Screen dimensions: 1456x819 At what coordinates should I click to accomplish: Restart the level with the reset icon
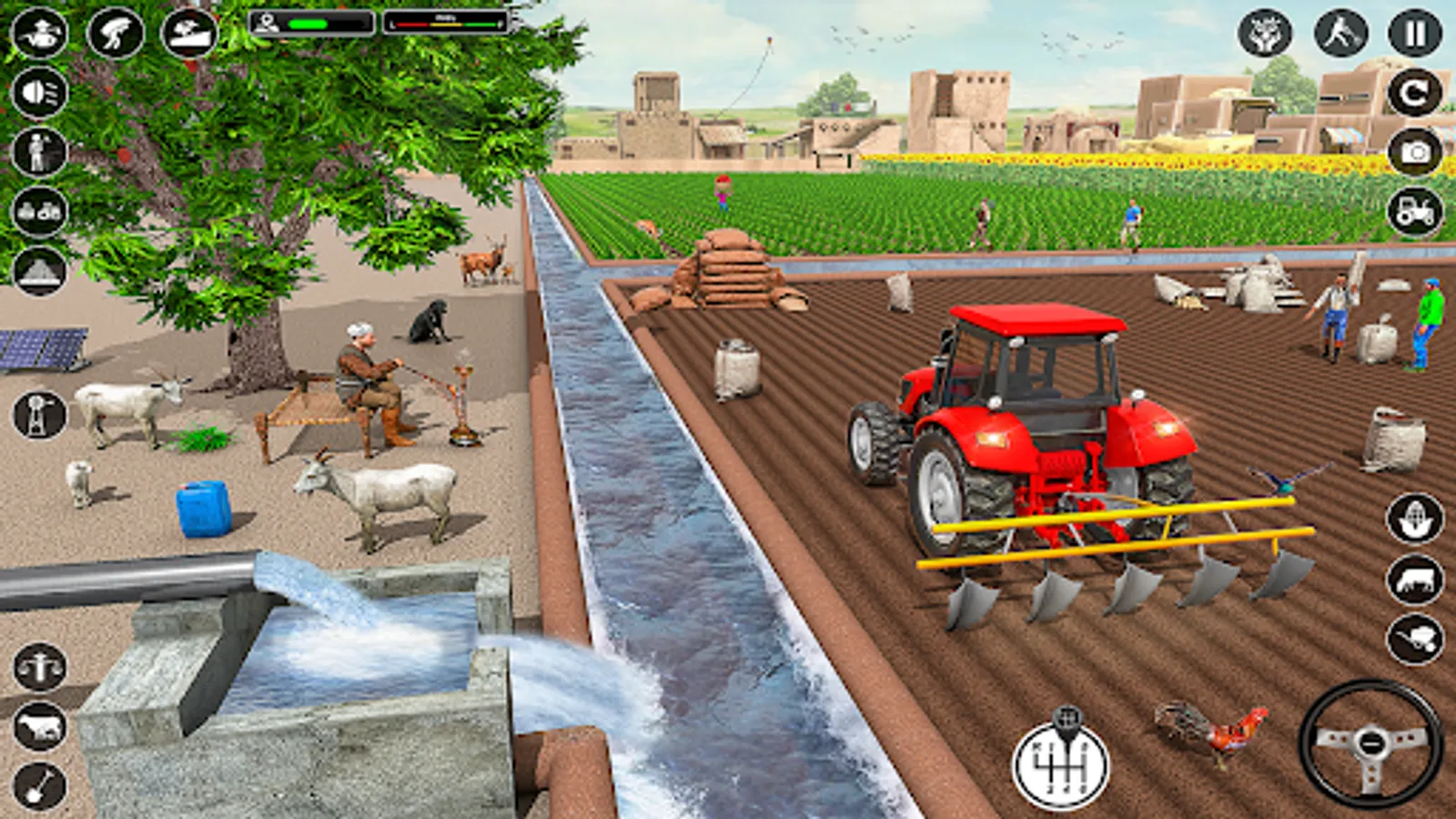click(1410, 91)
